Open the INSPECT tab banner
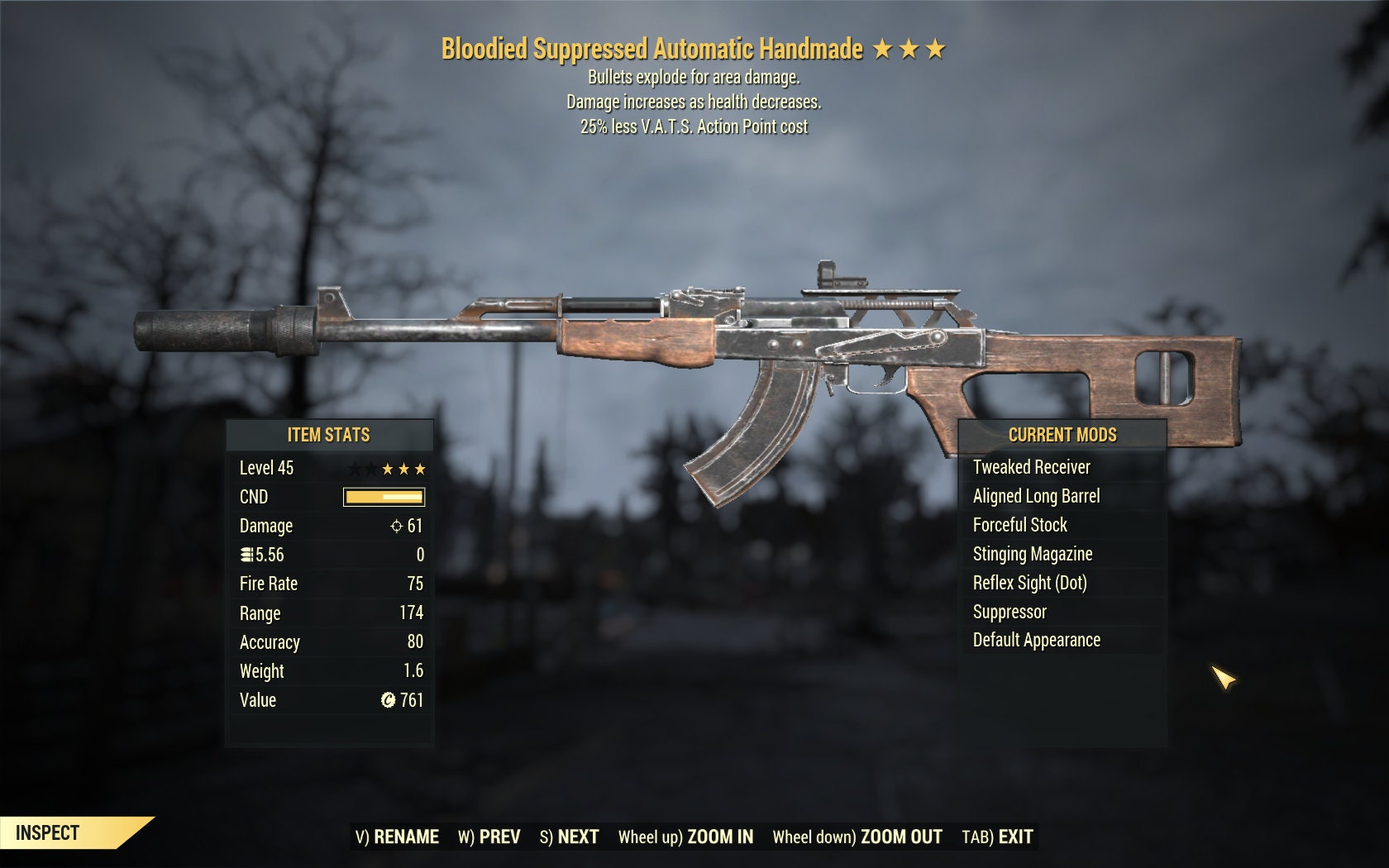 pyautogui.click(x=45, y=832)
